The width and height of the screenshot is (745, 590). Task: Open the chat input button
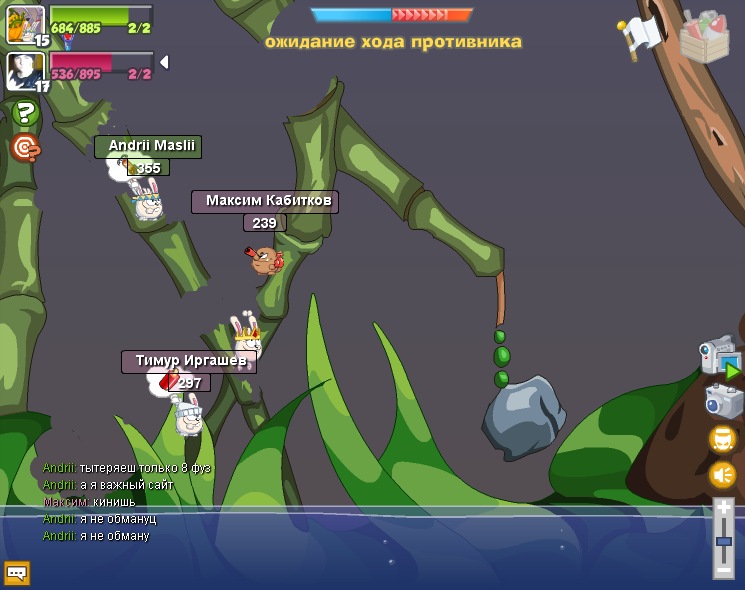[17, 573]
